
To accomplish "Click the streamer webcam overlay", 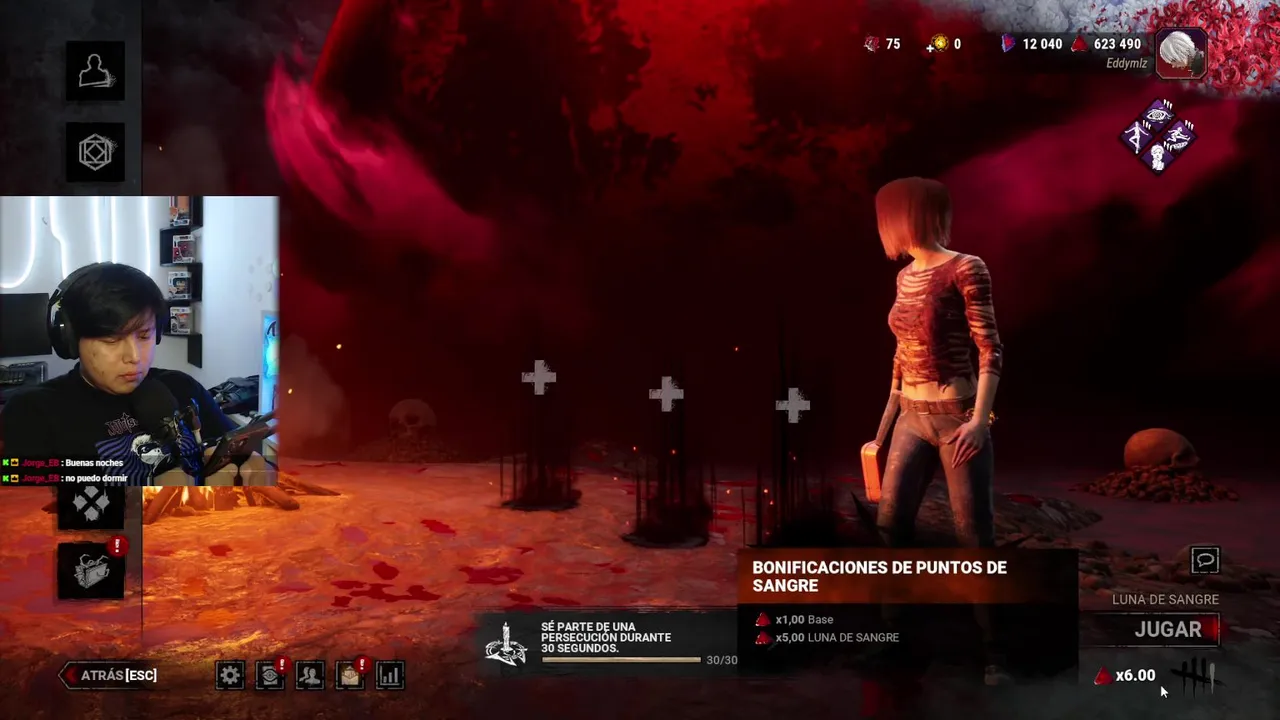I will pos(139,340).
